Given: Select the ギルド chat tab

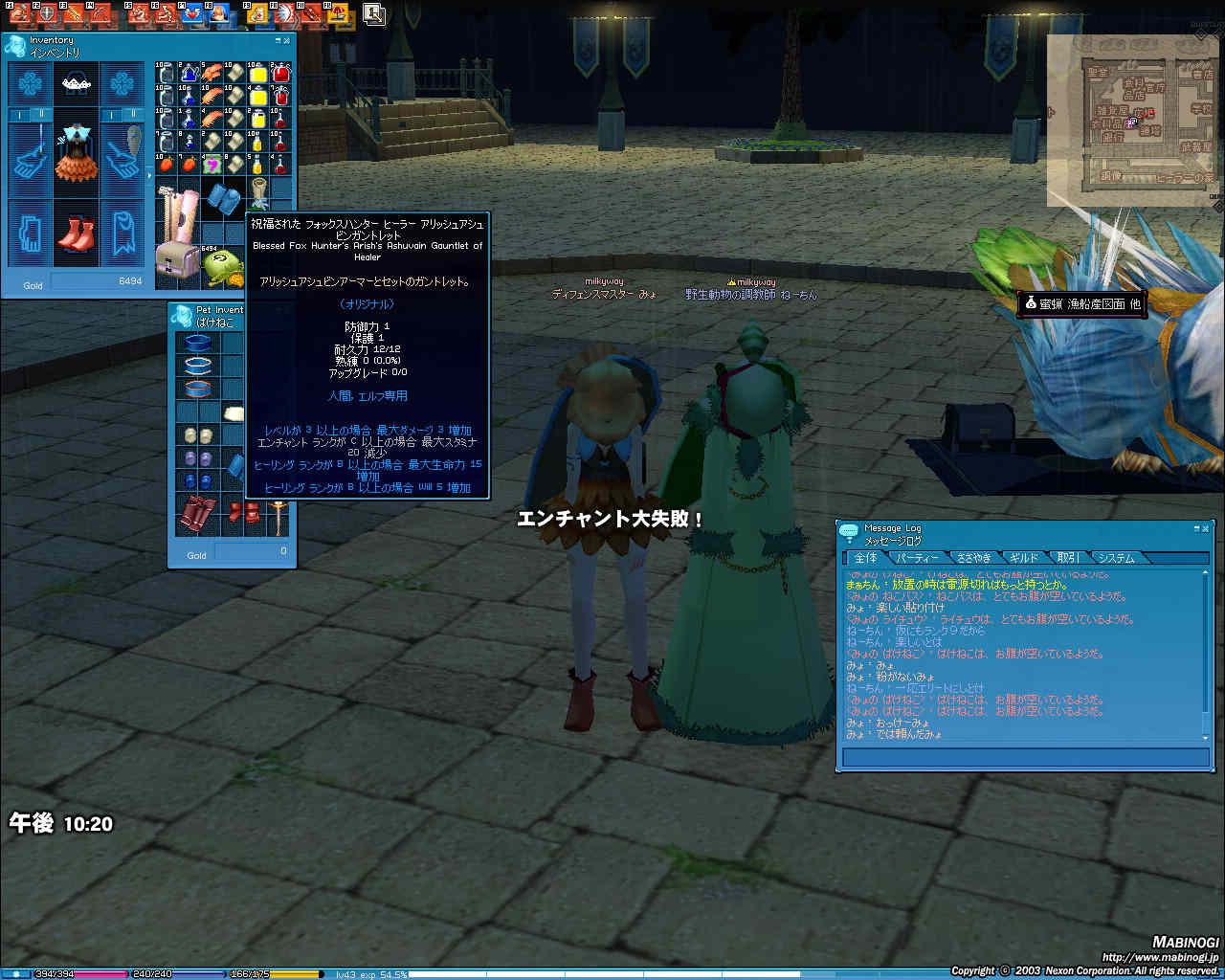Looking at the screenshot, I should (1023, 557).
